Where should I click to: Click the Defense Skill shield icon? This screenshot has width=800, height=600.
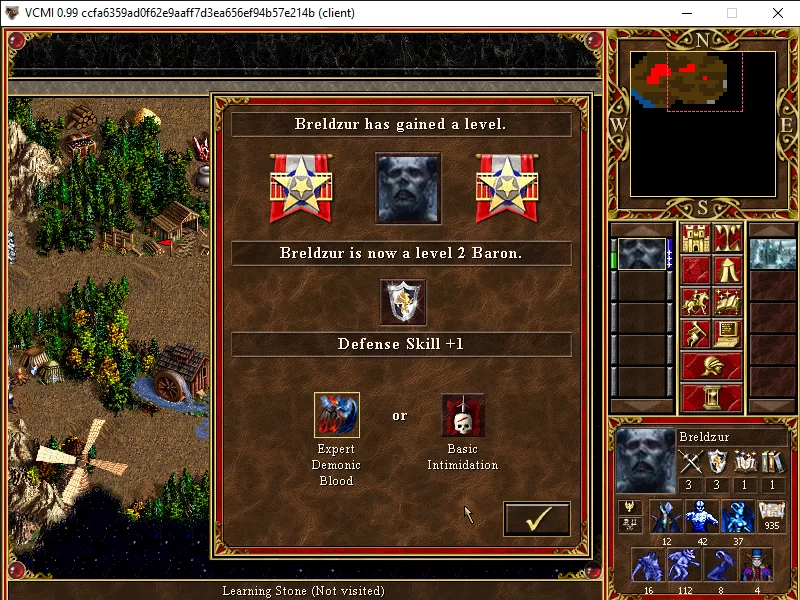[x=403, y=302]
